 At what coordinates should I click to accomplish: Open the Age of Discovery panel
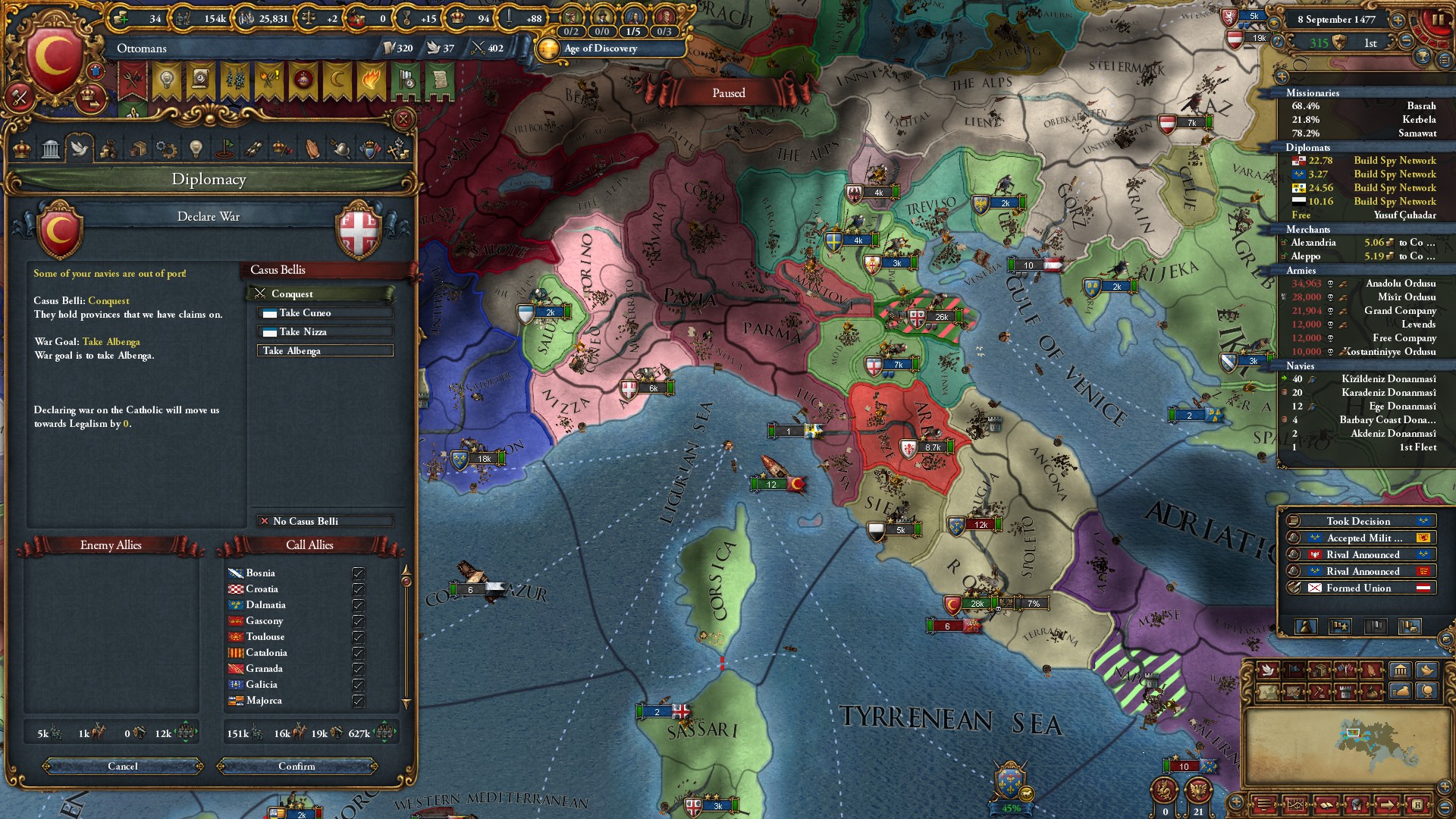coord(600,49)
